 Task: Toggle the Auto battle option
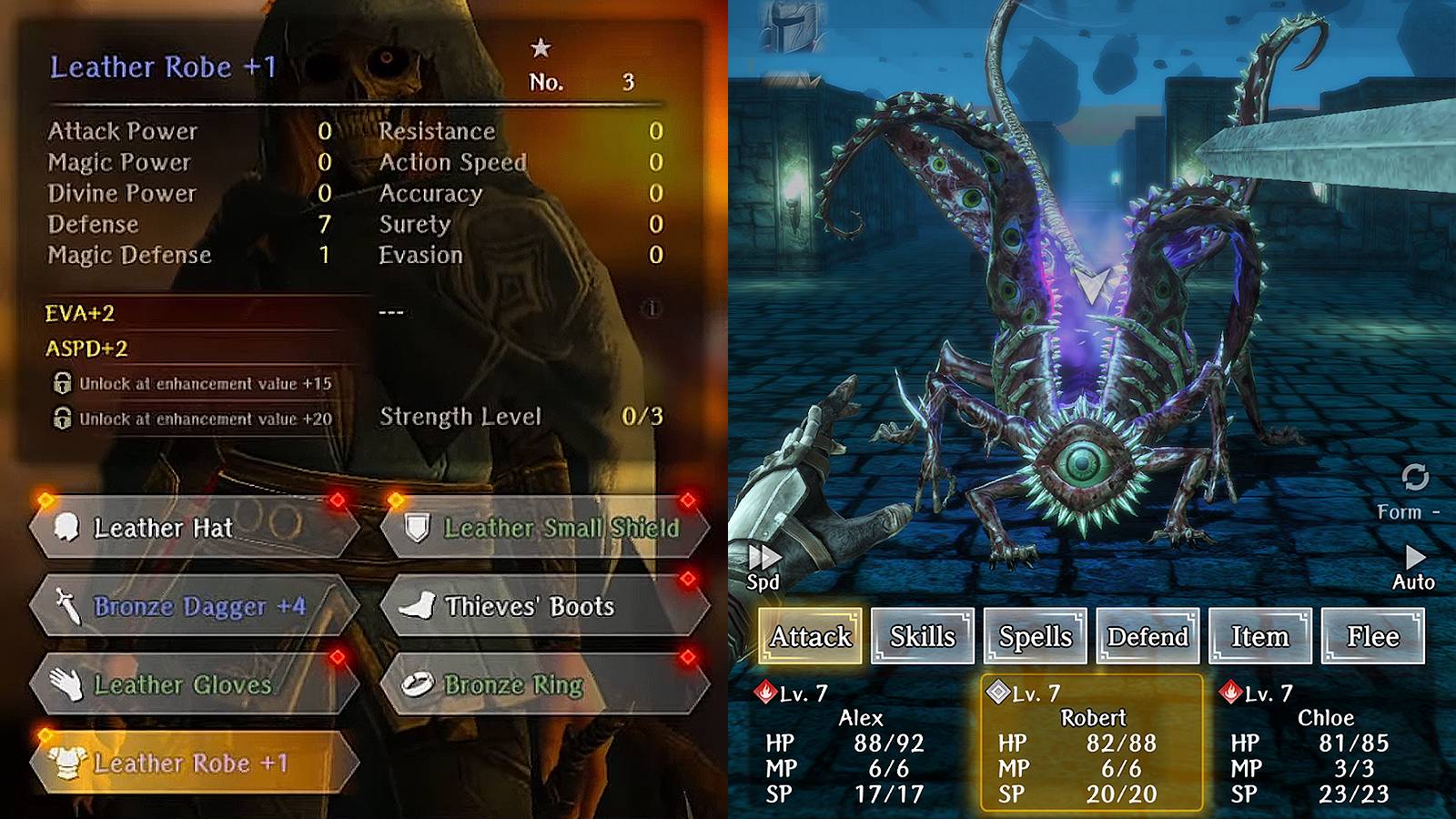(1414, 568)
